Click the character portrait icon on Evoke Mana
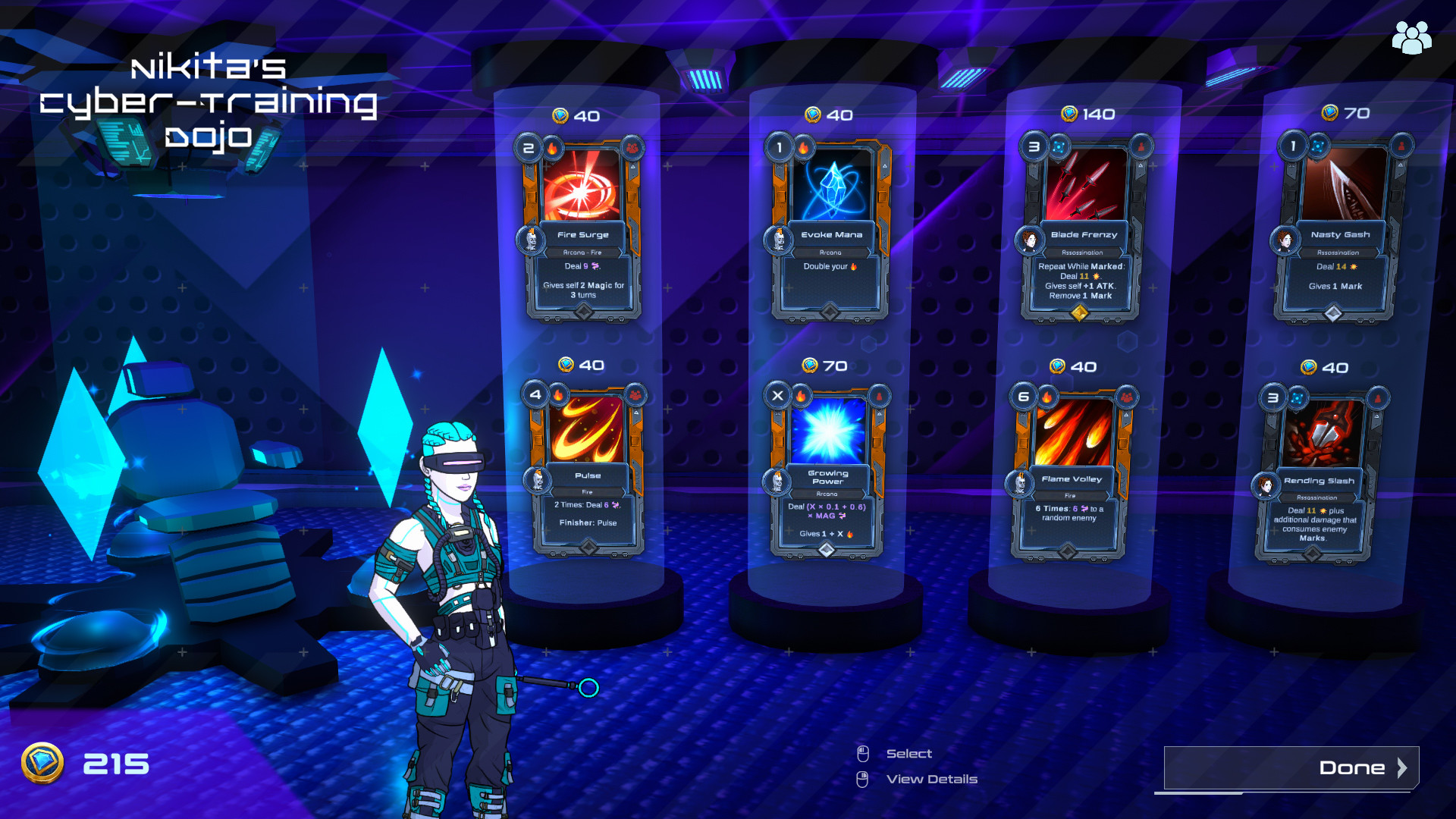The width and height of the screenshot is (1456, 819). click(x=780, y=240)
